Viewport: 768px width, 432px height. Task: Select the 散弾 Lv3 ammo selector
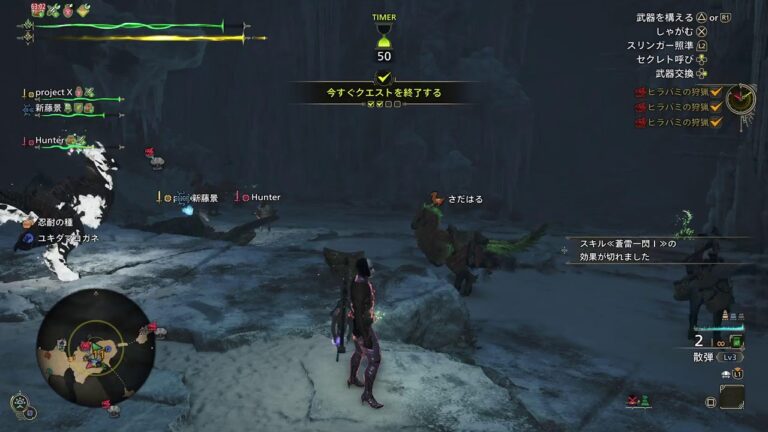pyautogui.click(x=718, y=357)
